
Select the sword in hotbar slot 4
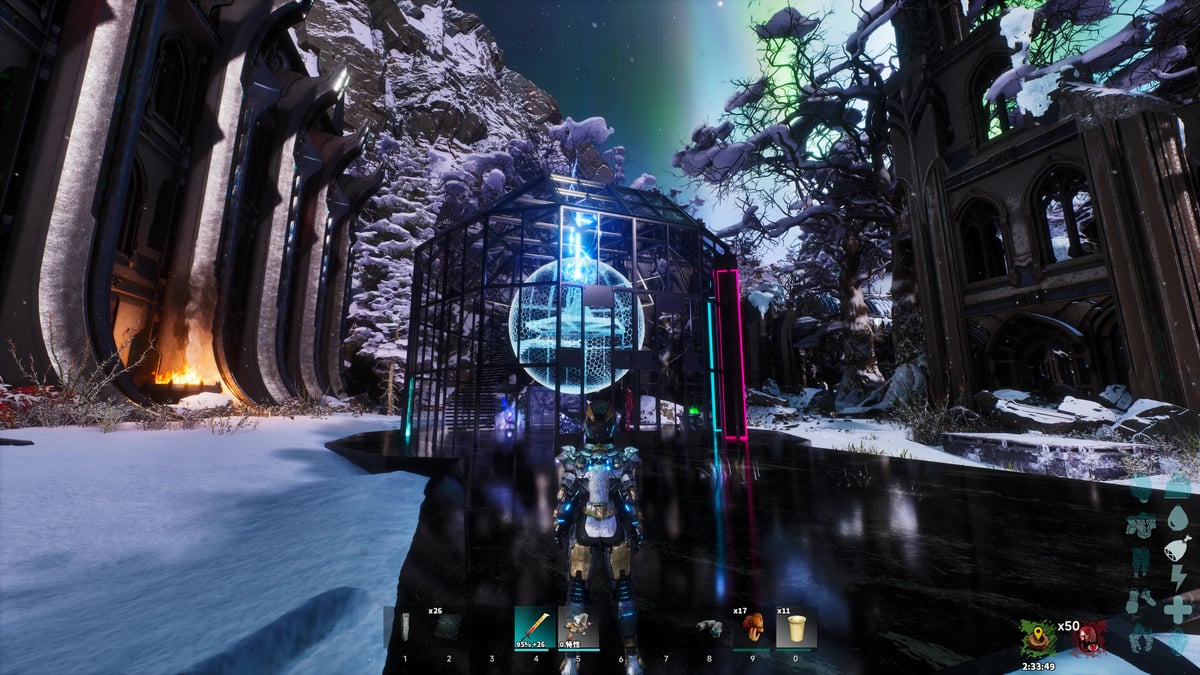coord(535,628)
